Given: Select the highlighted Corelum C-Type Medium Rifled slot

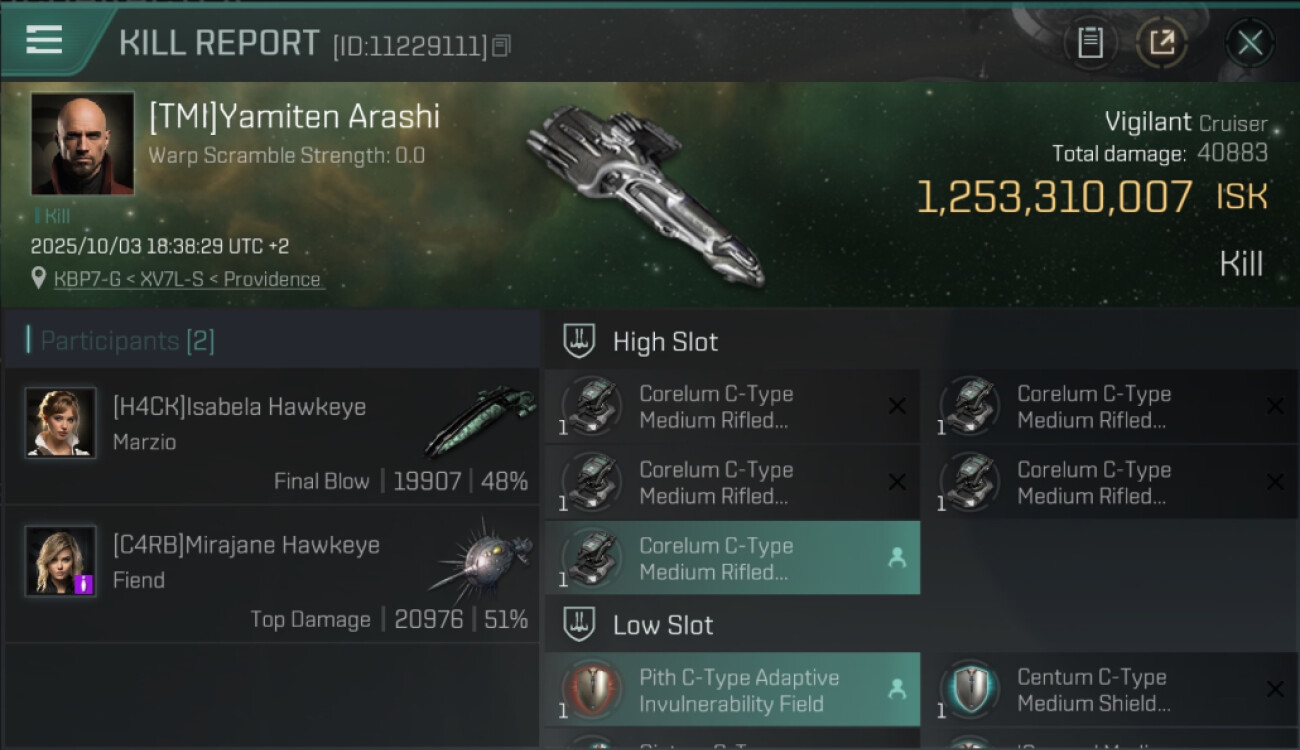Looking at the screenshot, I should tap(732, 558).
